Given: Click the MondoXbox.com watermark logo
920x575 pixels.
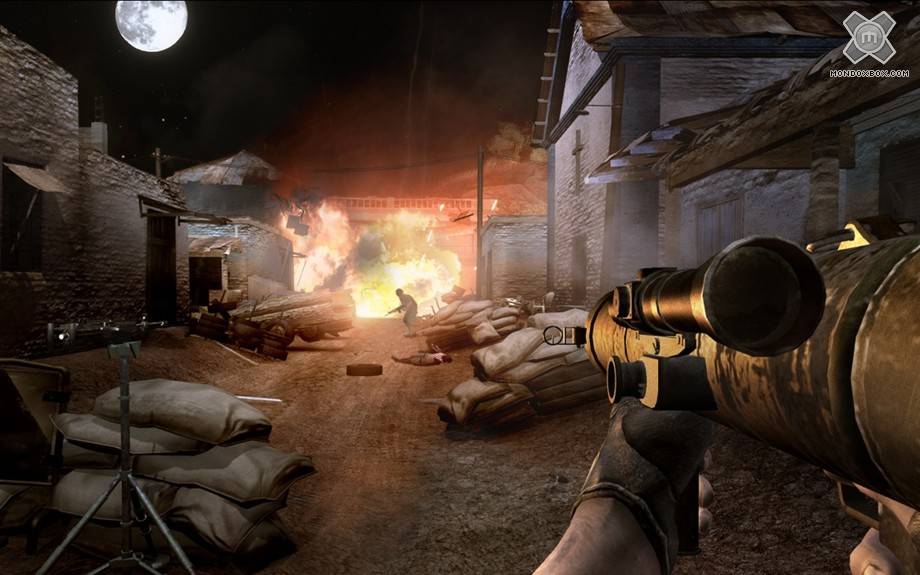Looking at the screenshot, I should (869, 42).
